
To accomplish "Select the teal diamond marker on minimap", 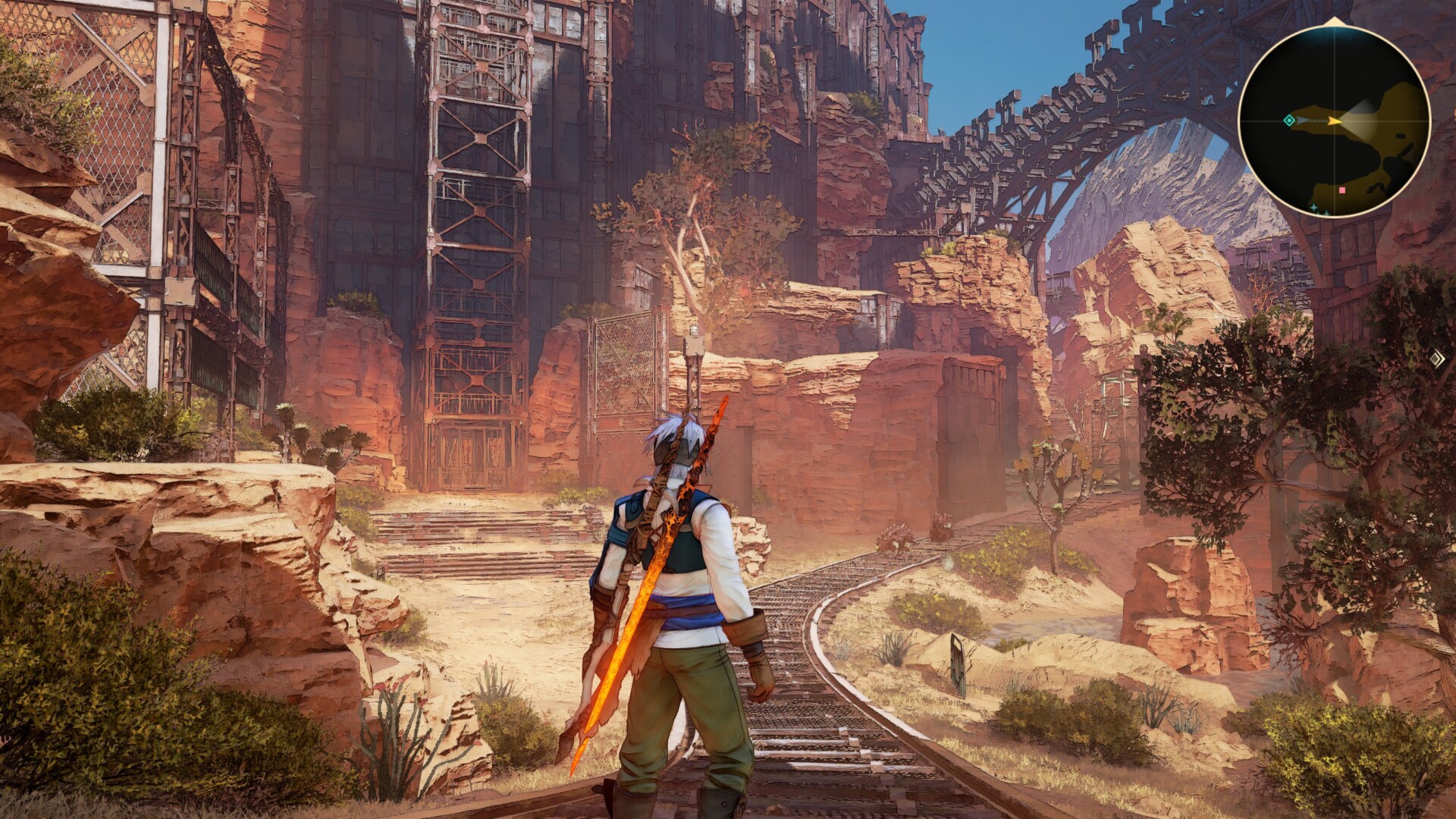I will pos(1289,121).
